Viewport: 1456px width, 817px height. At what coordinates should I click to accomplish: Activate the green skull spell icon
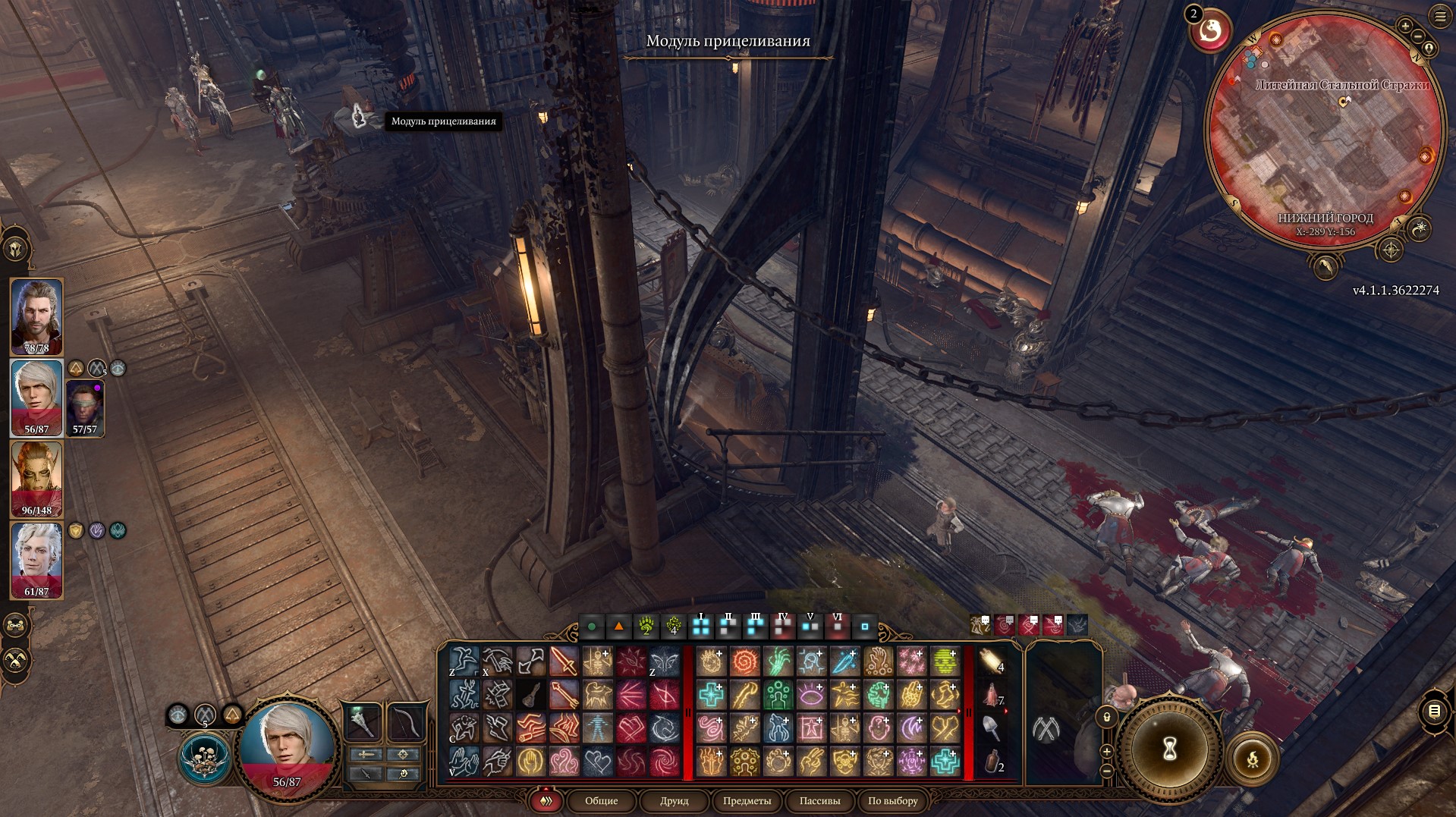(945, 661)
